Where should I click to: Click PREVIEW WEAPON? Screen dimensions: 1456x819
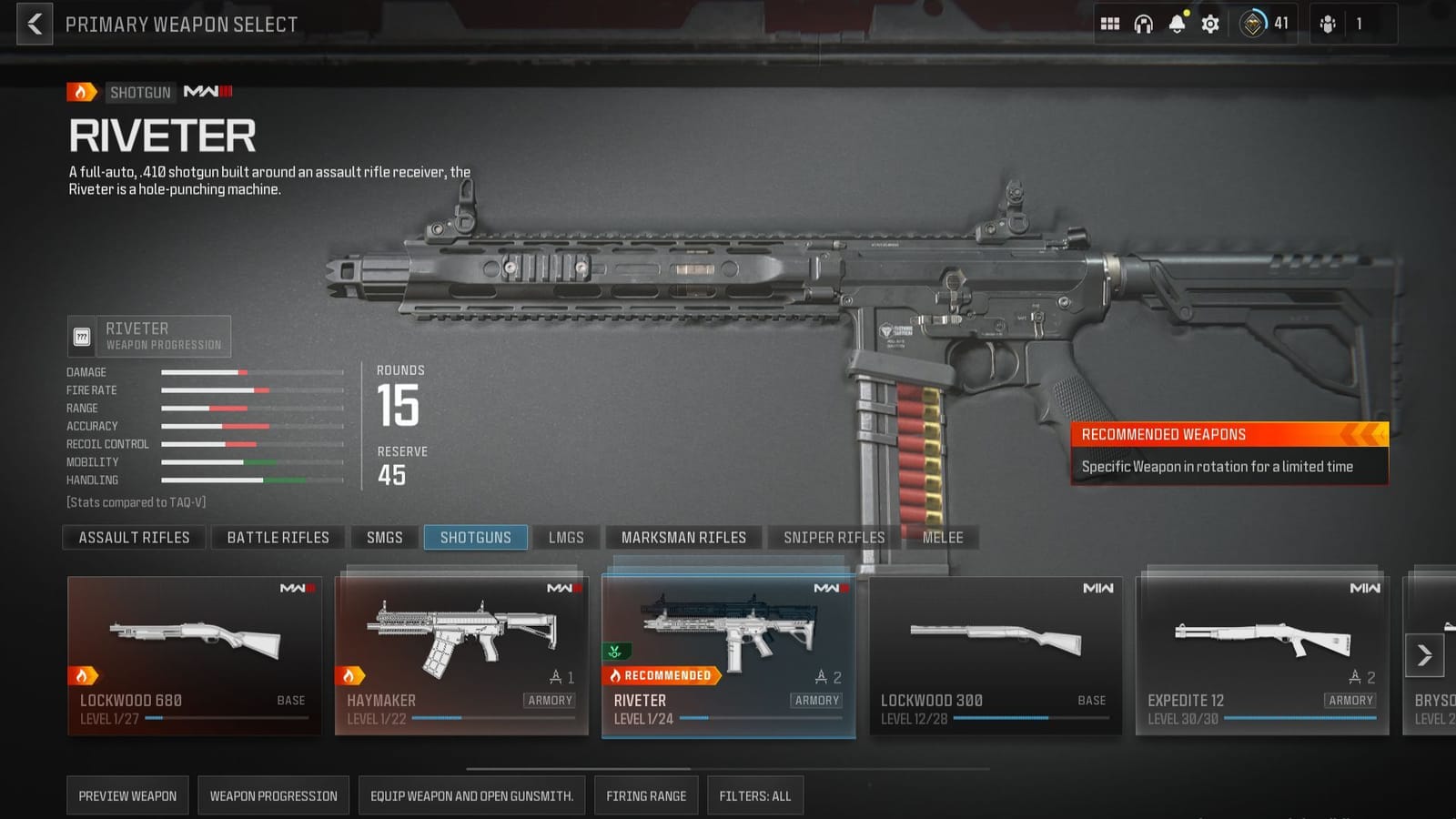[x=127, y=794]
